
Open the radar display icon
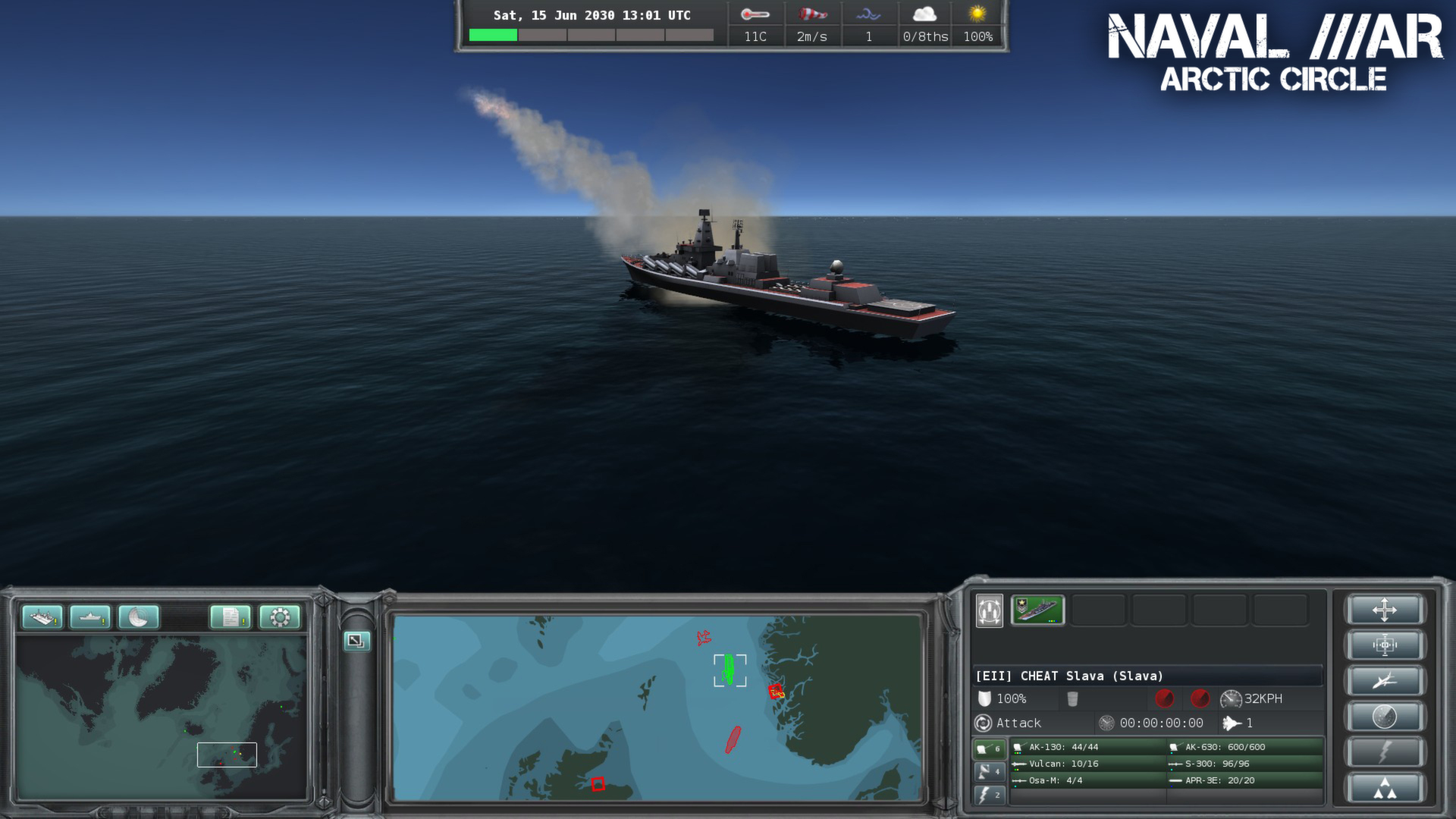(138, 618)
